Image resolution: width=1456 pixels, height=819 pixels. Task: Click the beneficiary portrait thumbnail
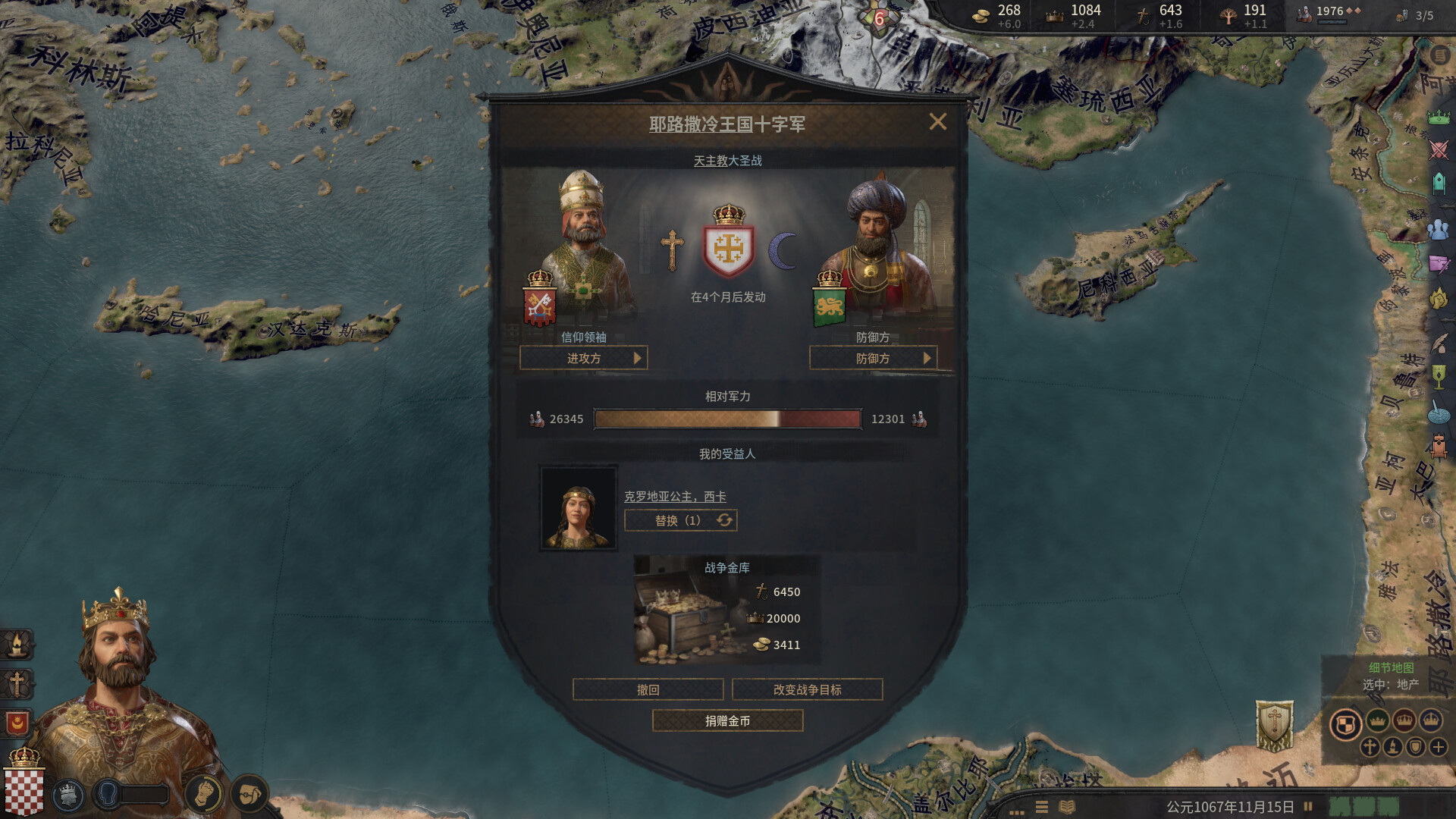(x=579, y=508)
